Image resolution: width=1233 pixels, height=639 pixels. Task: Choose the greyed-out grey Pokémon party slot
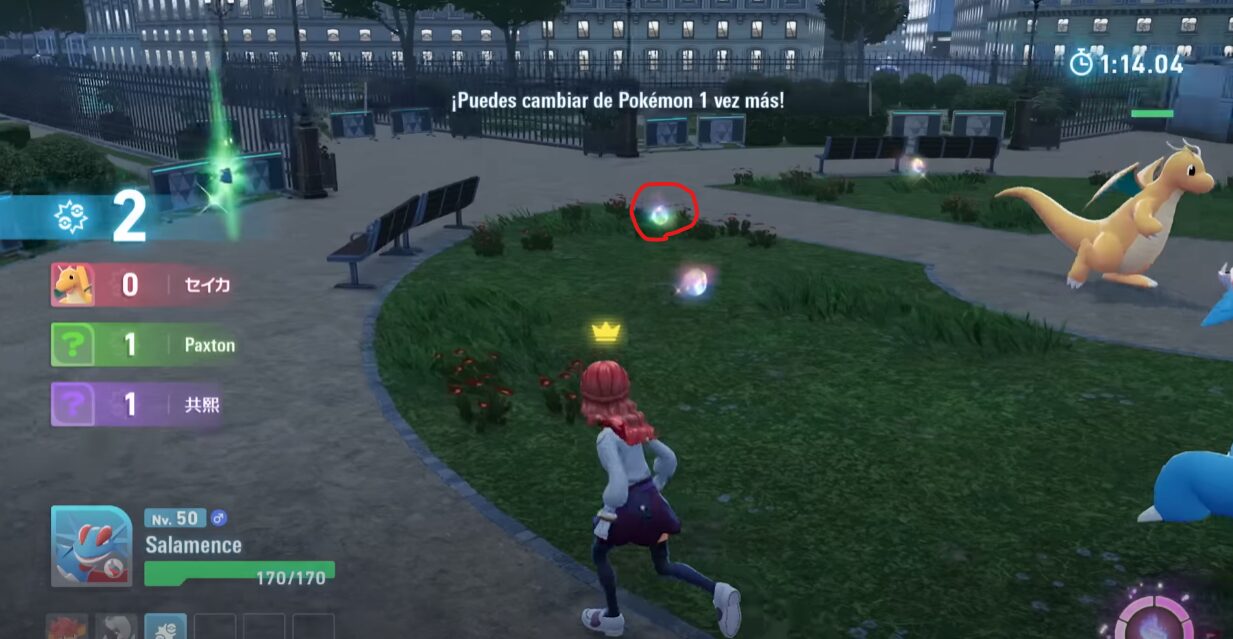point(116,627)
